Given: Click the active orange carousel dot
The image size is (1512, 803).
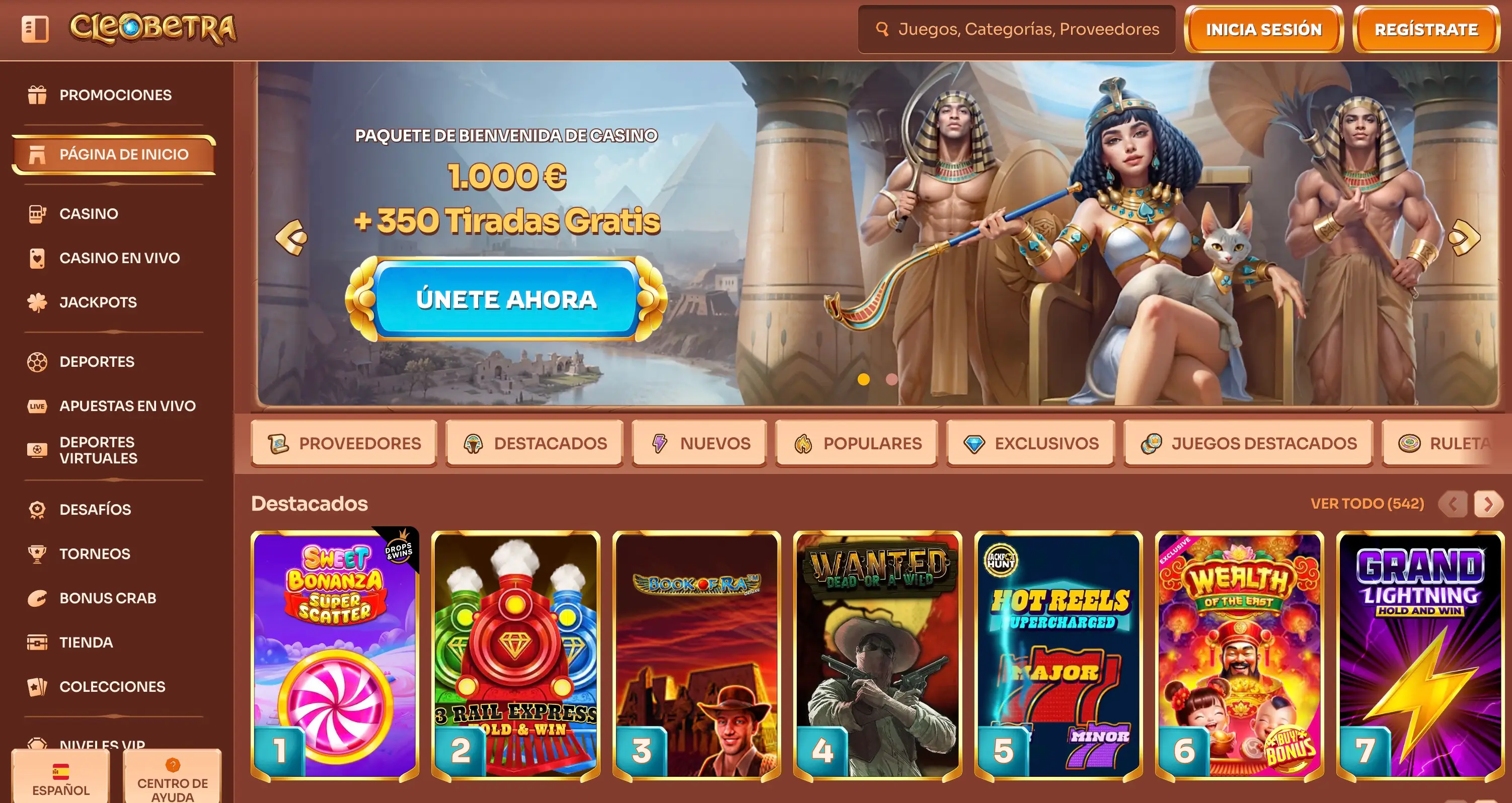Looking at the screenshot, I should point(863,379).
